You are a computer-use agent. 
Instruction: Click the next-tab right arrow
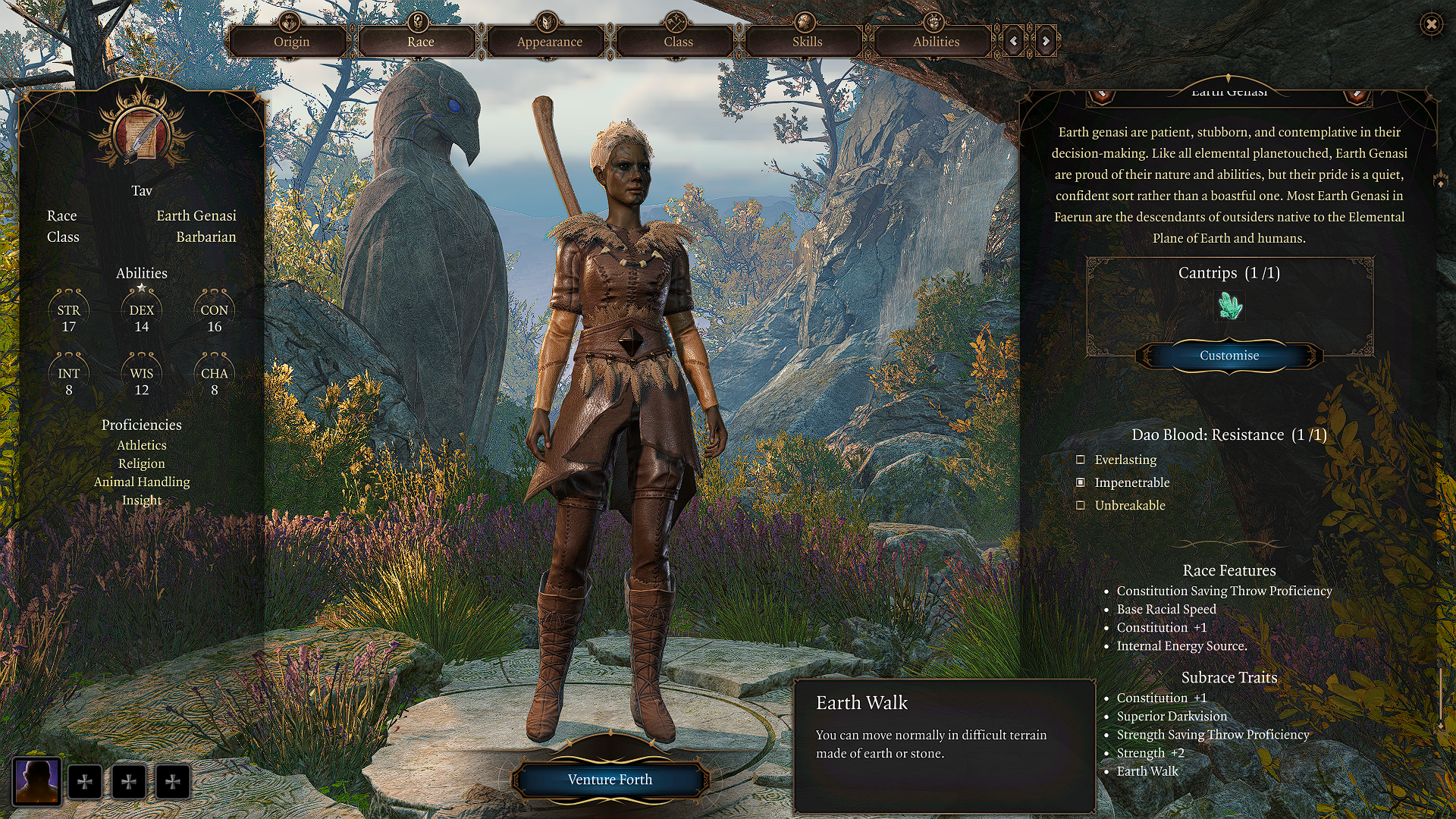(1046, 41)
